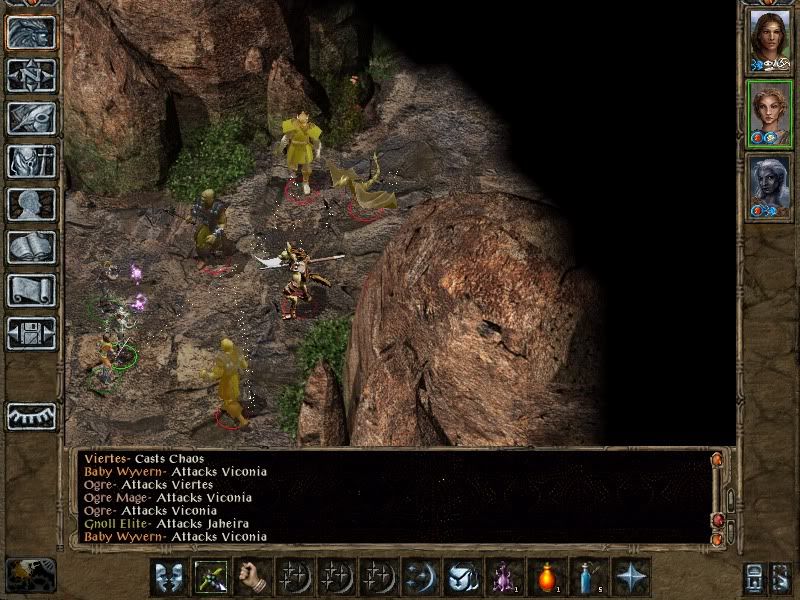Click the twin masks button in the action bar

tap(169, 577)
